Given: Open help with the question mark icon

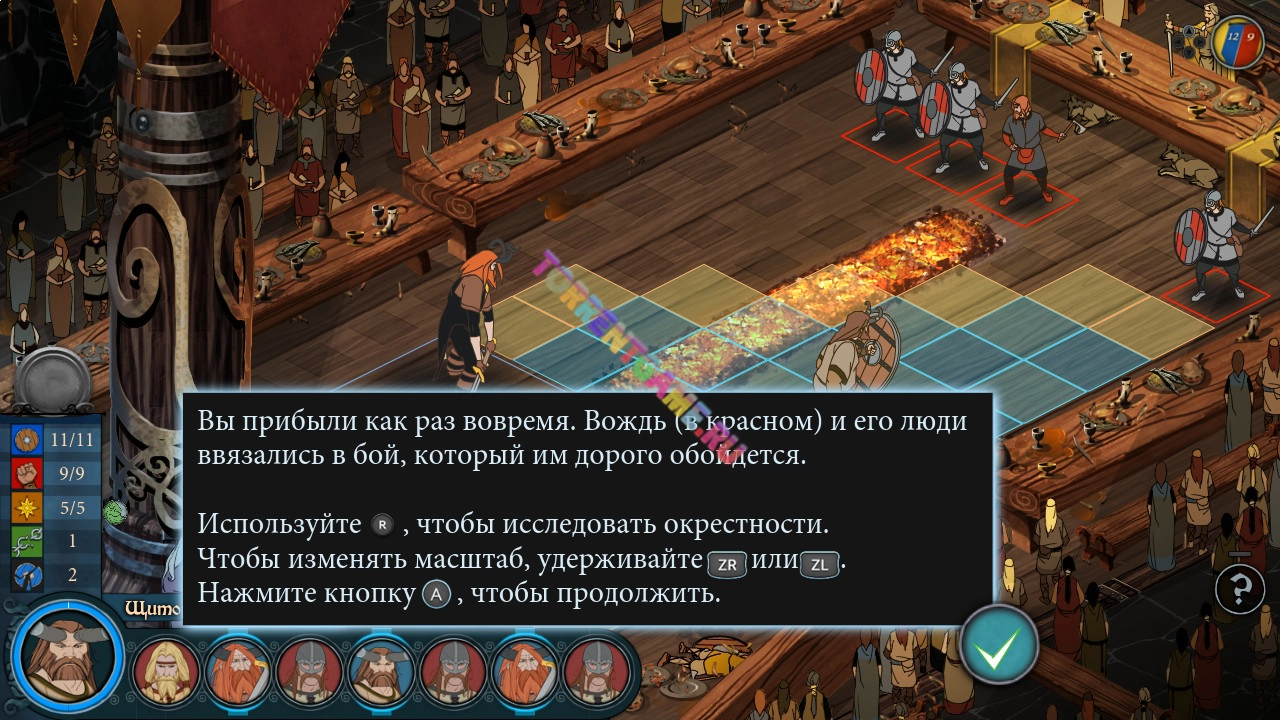Looking at the screenshot, I should [1240, 590].
